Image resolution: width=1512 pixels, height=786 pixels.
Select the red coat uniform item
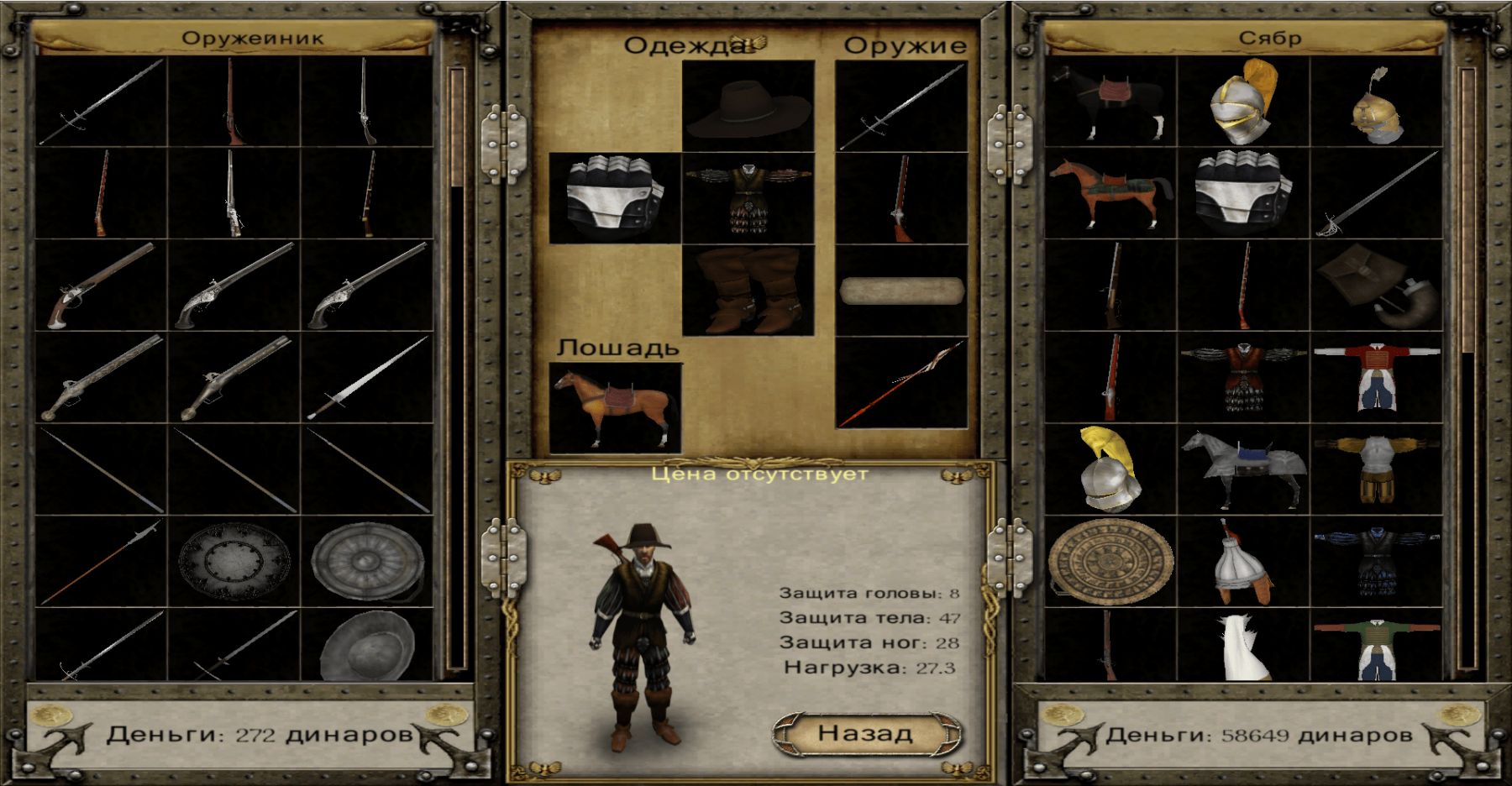tap(1376, 378)
